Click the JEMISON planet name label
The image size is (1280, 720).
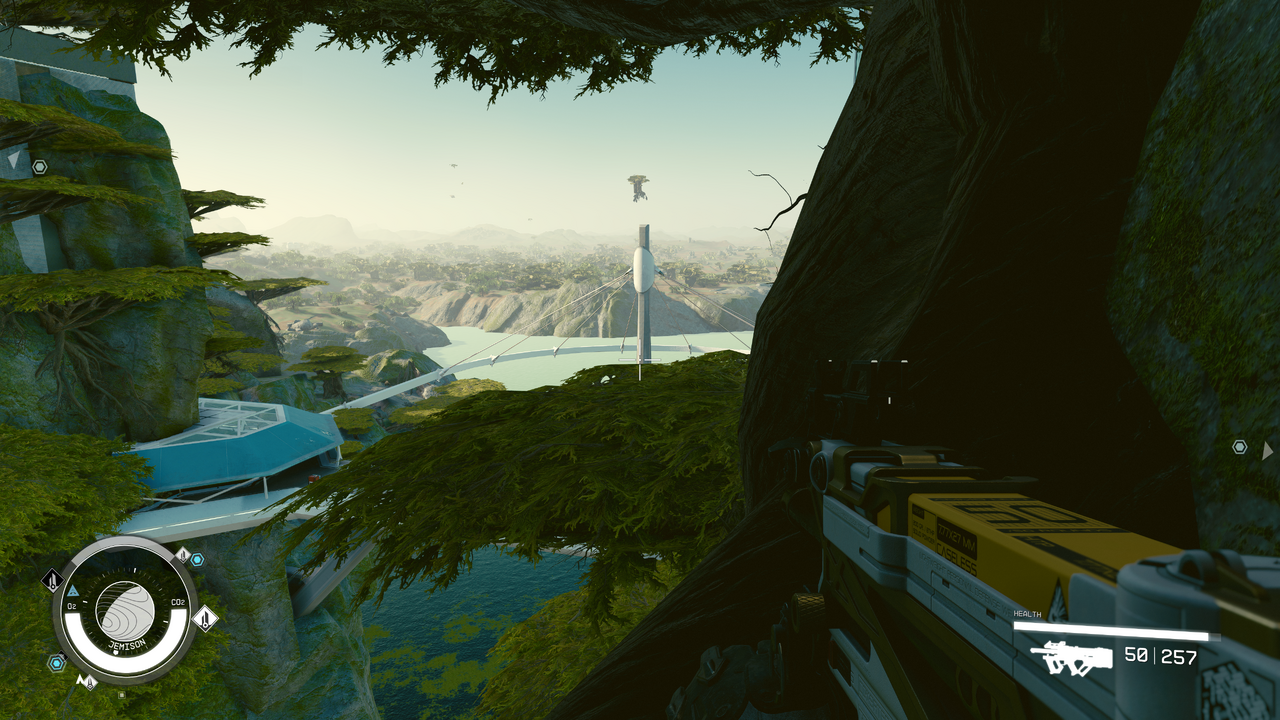click(128, 644)
